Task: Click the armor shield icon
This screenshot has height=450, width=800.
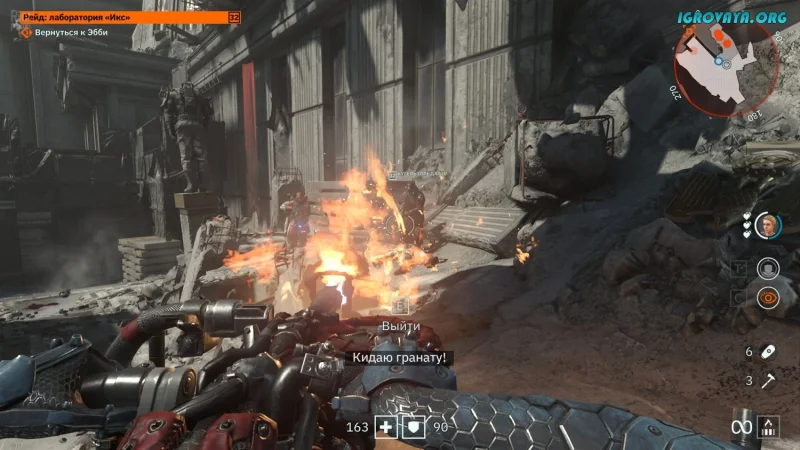Action: (x=413, y=427)
